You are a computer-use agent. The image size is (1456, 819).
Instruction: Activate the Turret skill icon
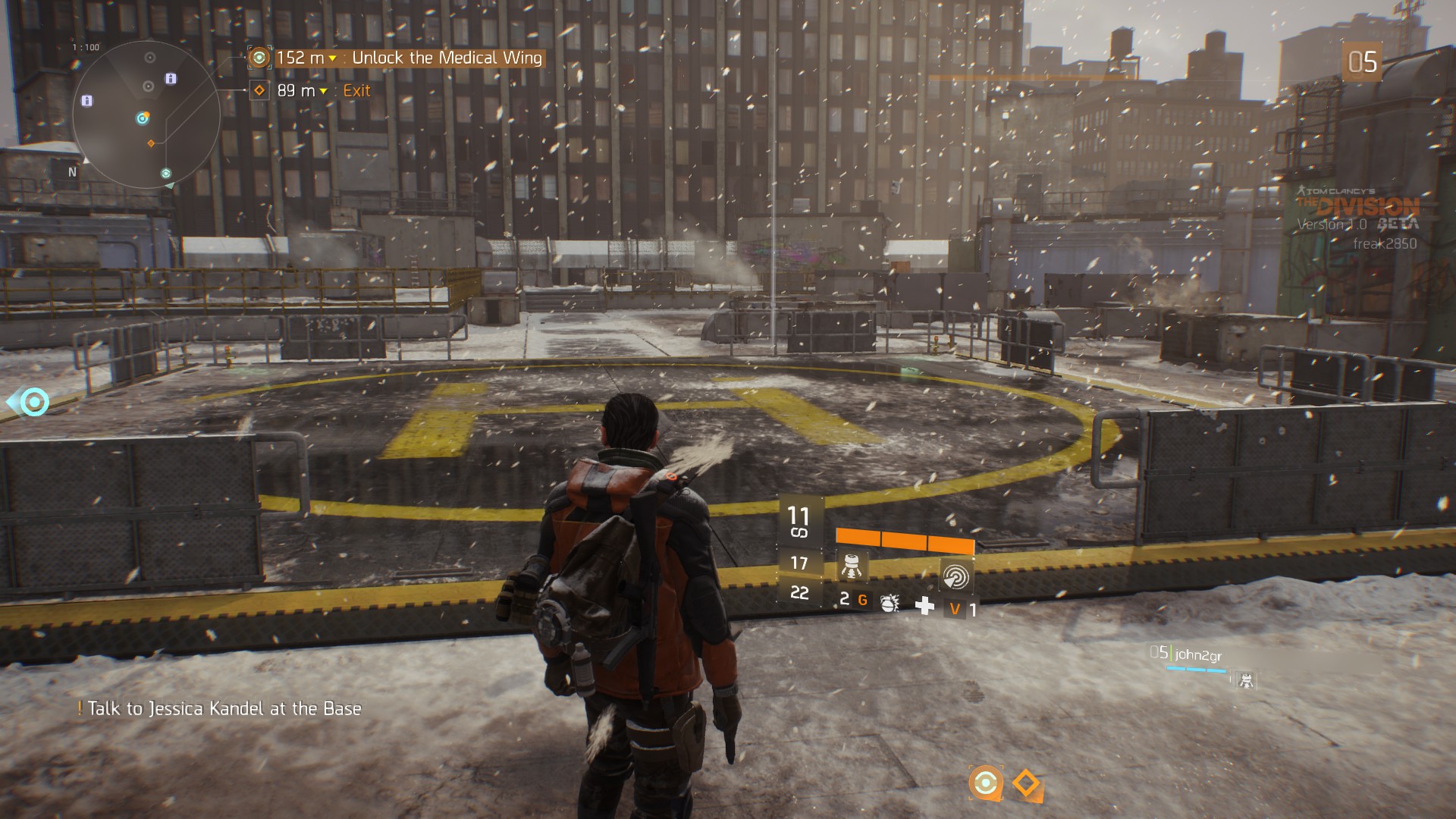[851, 567]
